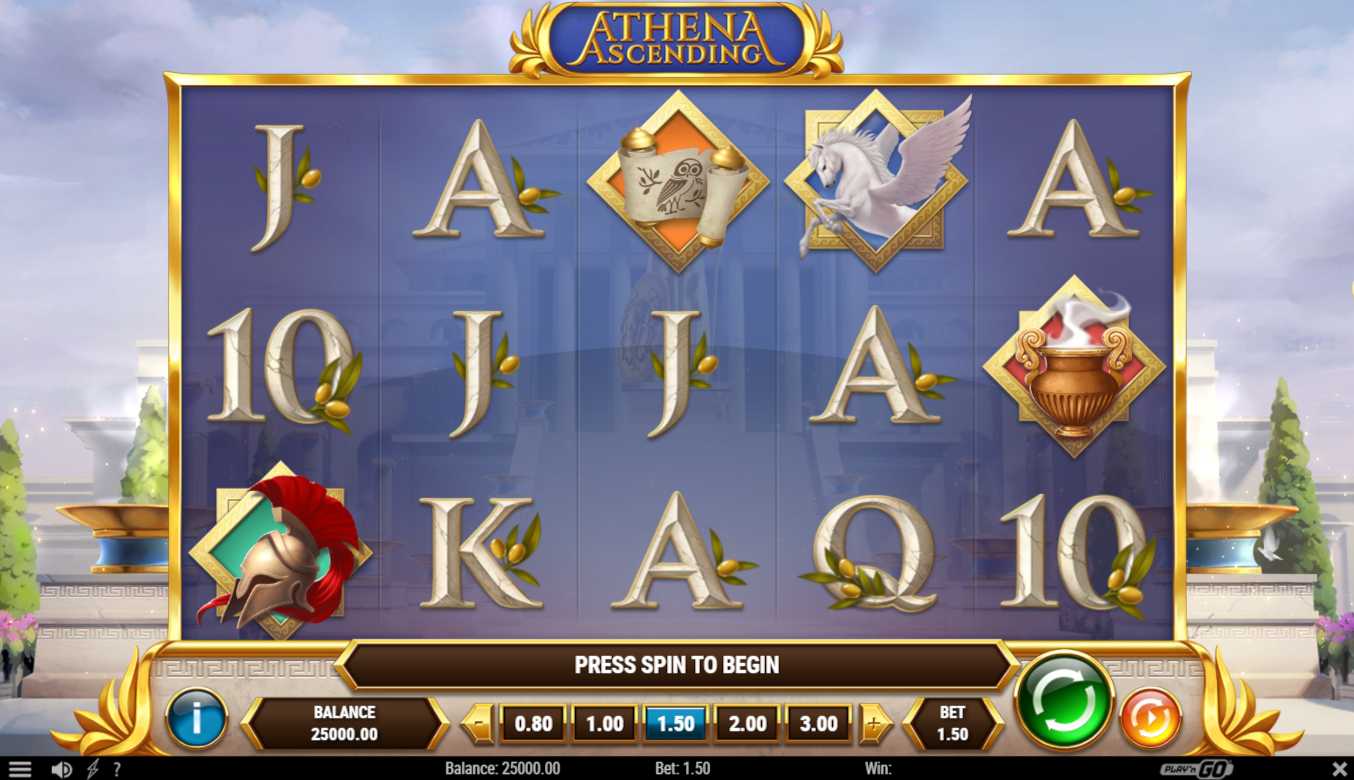Increase the bet with the plus arrow
The image size is (1354, 780).
(875, 724)
